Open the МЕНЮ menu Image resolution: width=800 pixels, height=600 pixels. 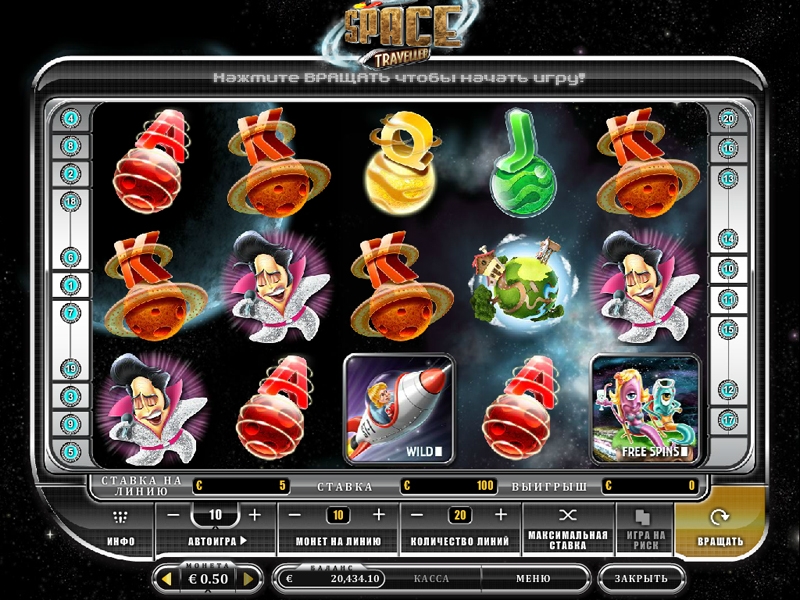(532, 579)
